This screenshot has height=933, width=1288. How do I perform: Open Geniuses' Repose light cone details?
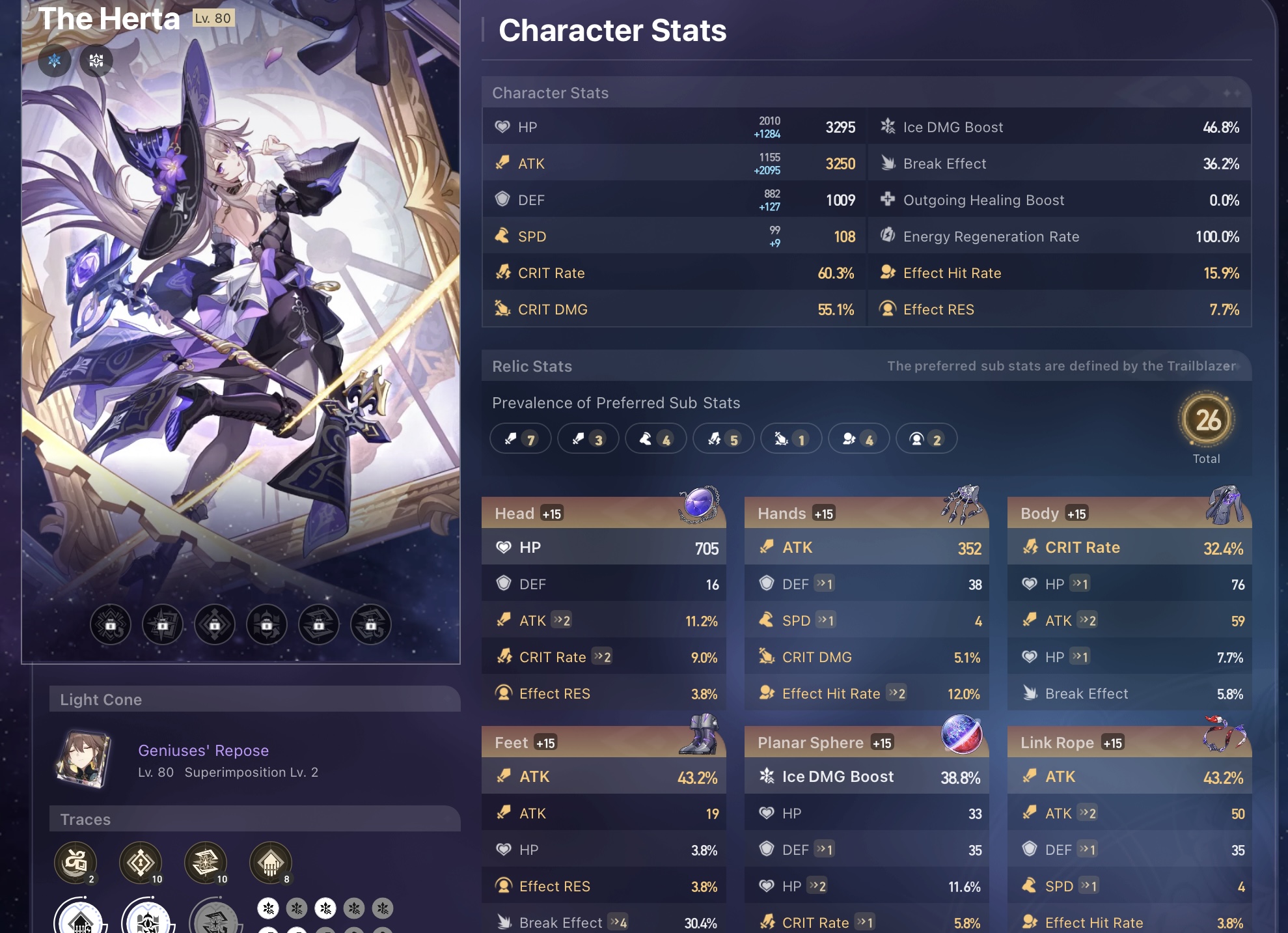coord(202,750)
